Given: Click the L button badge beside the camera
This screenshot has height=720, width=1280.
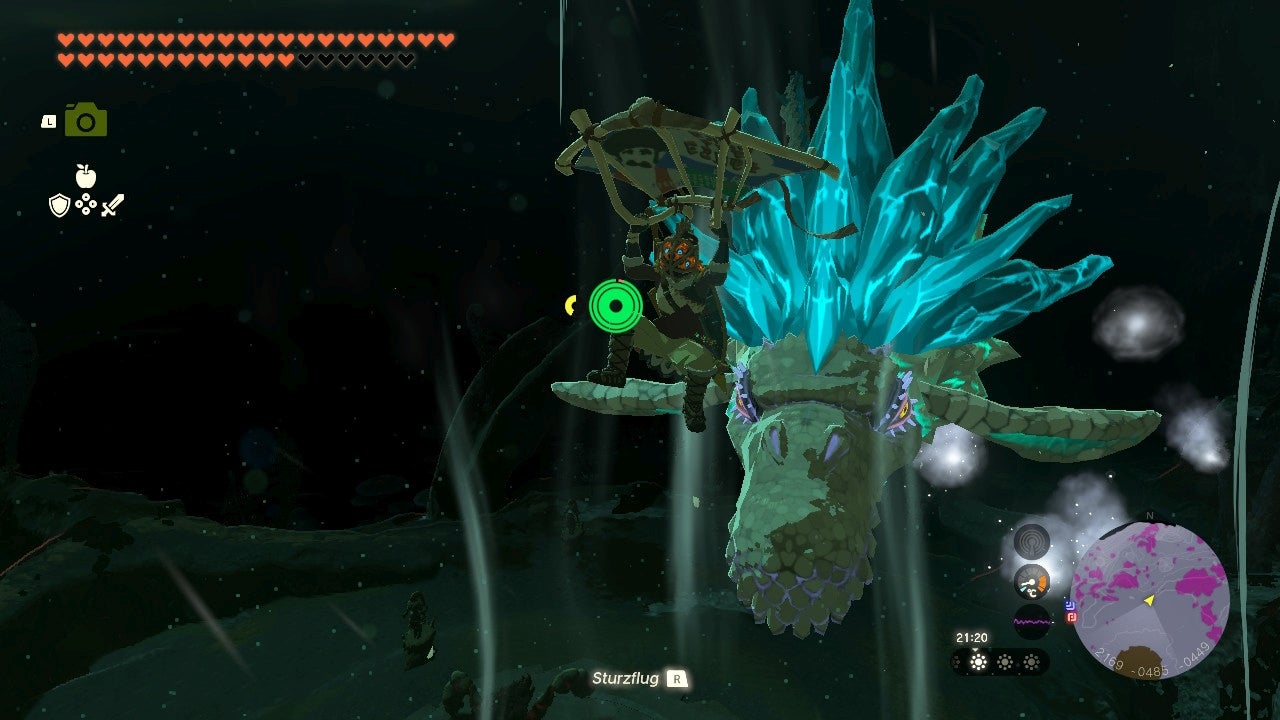Looking at the screenshot, I should tap(49, 121).
